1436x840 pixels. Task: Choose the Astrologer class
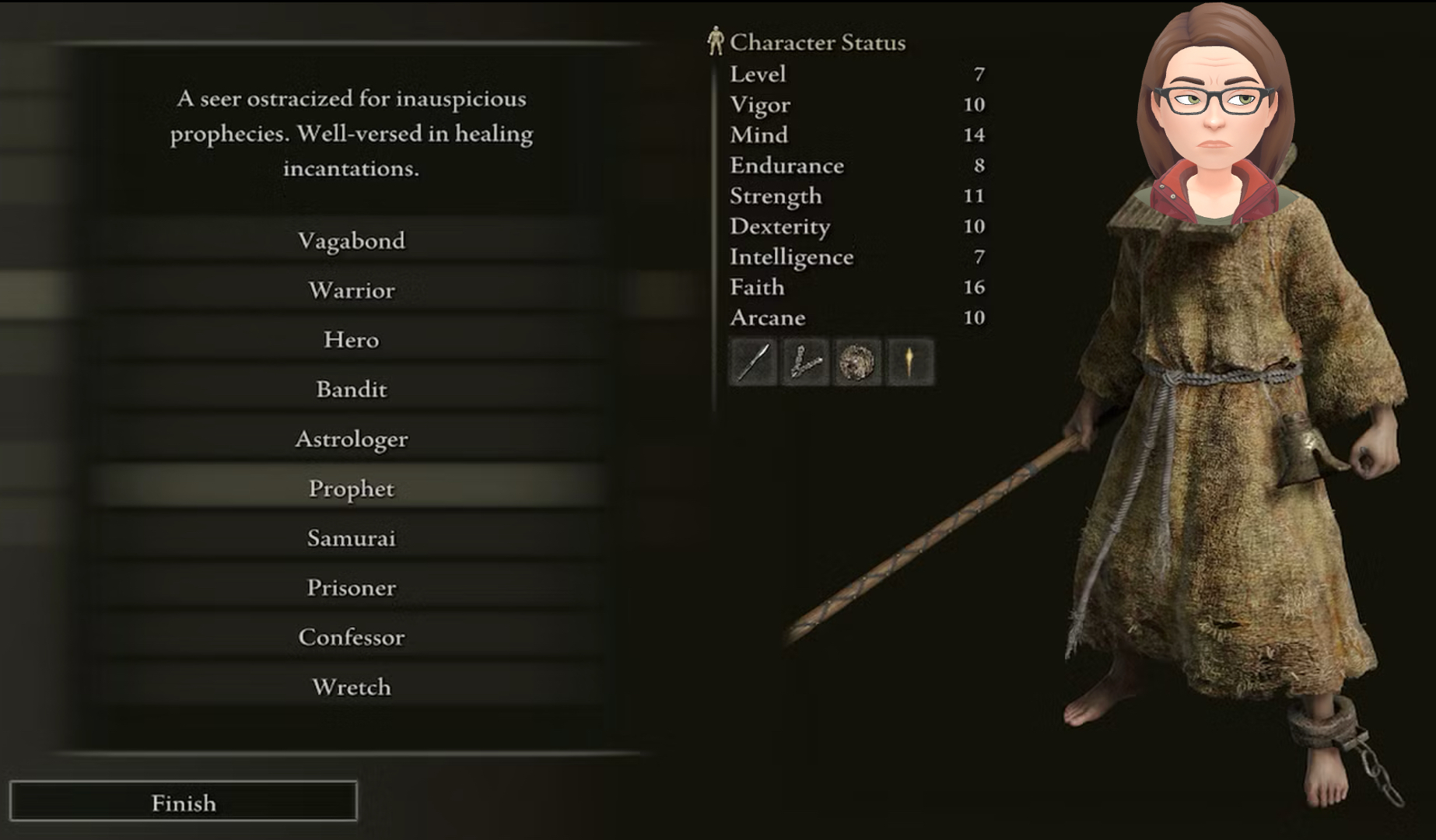(x=351, y=439)
